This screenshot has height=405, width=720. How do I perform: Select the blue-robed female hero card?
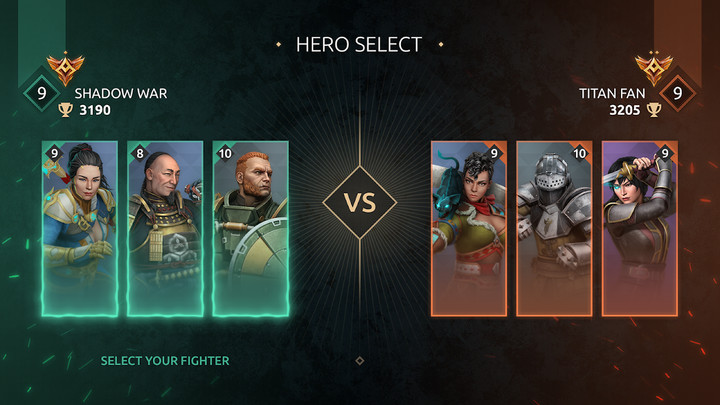(80, 228)
